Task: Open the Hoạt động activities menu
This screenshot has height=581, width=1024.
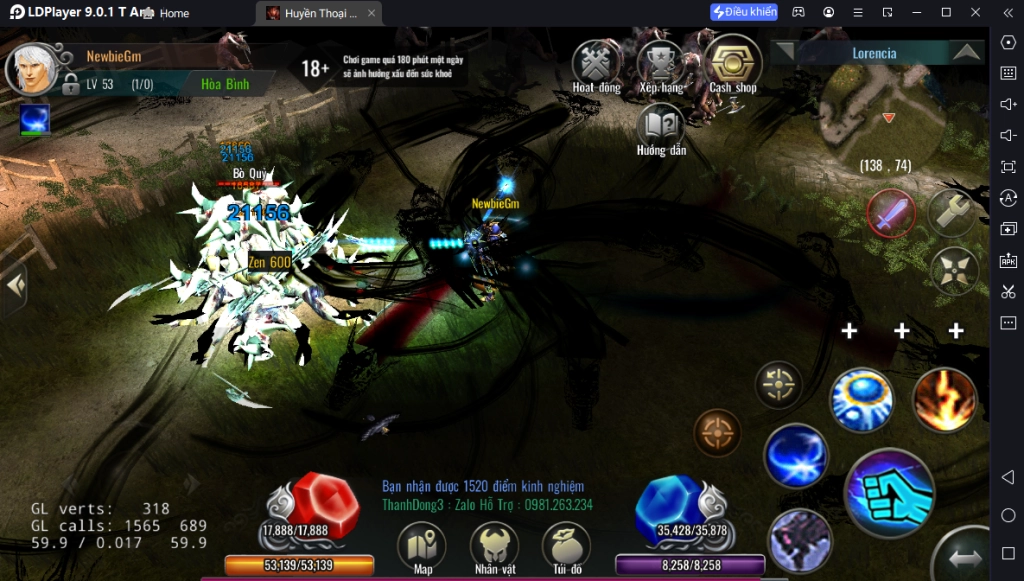Action: click(x=596, y=63)
